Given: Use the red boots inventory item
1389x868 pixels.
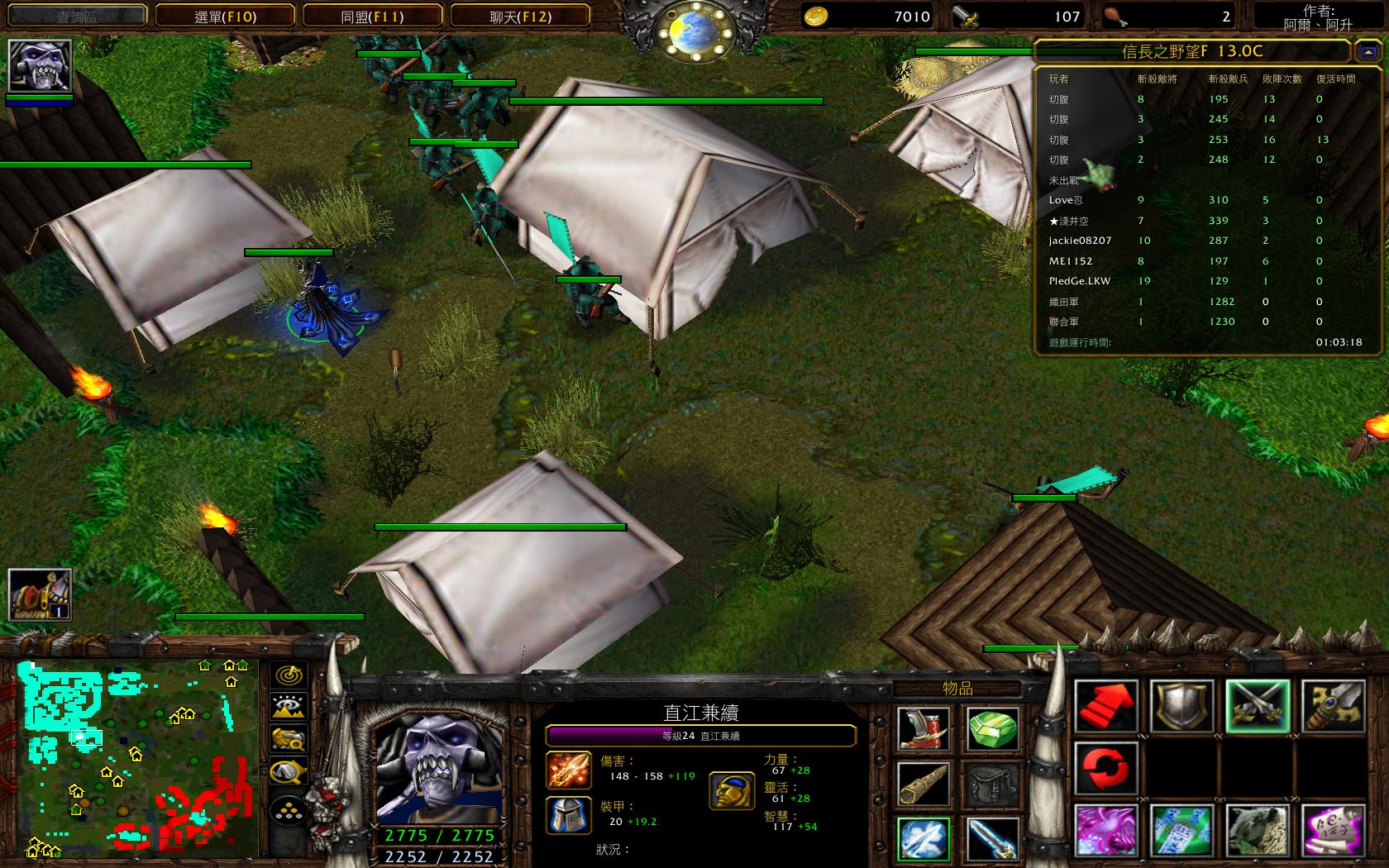Looking at the screenshot, I should click(924, 728).
